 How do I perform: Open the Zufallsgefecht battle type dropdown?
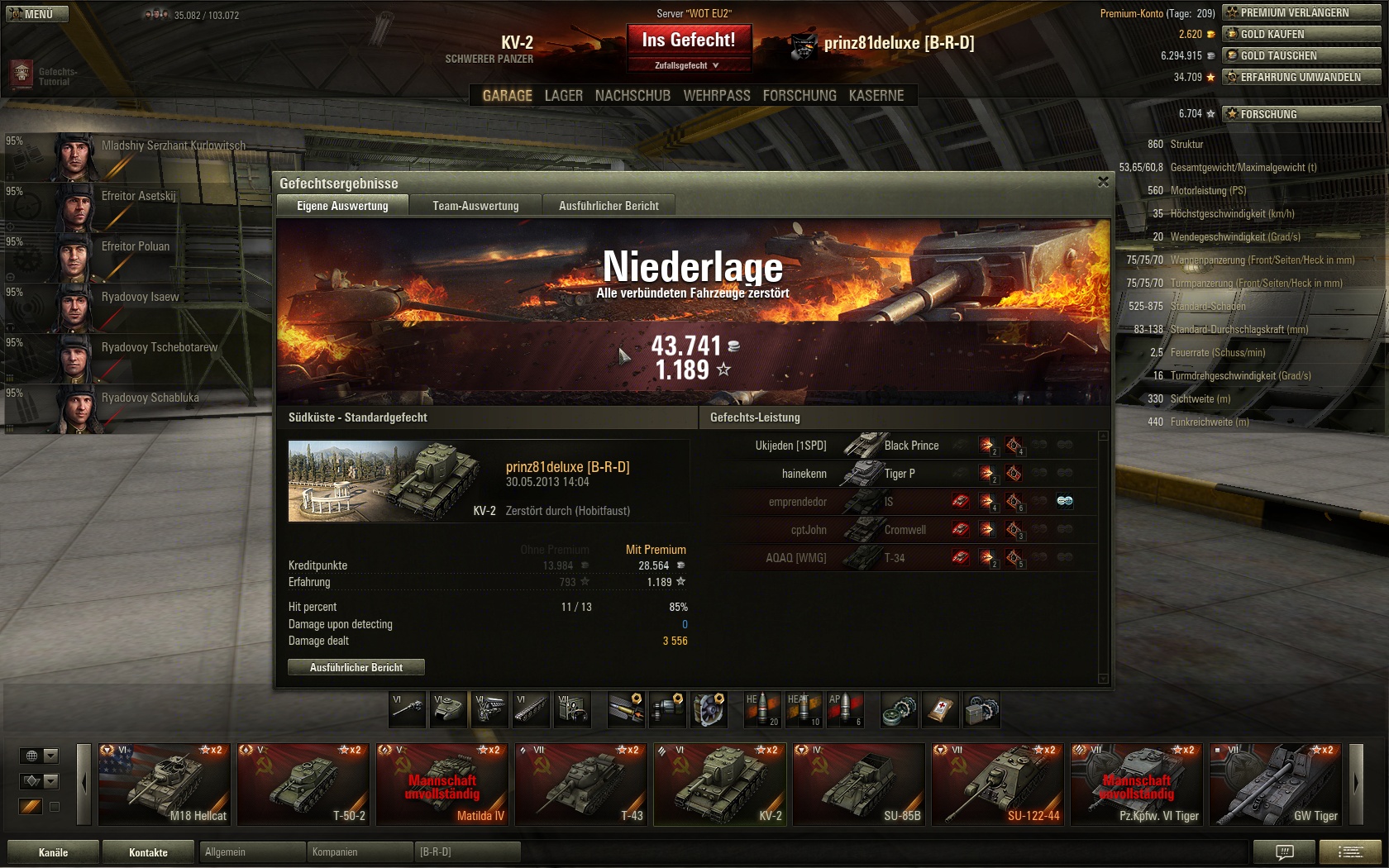[x=688, y=65]
